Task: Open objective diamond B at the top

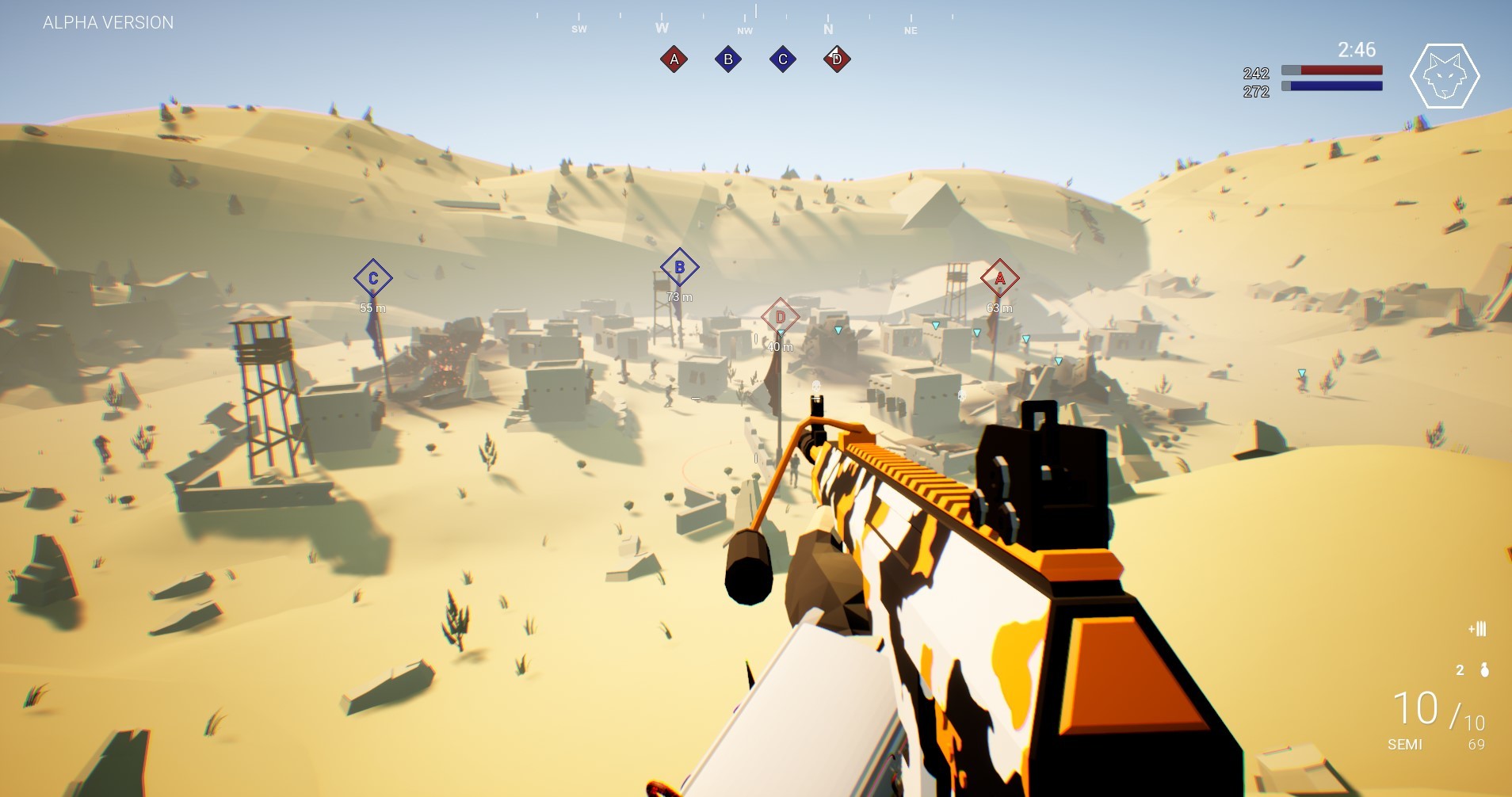Action: point(728,59)
